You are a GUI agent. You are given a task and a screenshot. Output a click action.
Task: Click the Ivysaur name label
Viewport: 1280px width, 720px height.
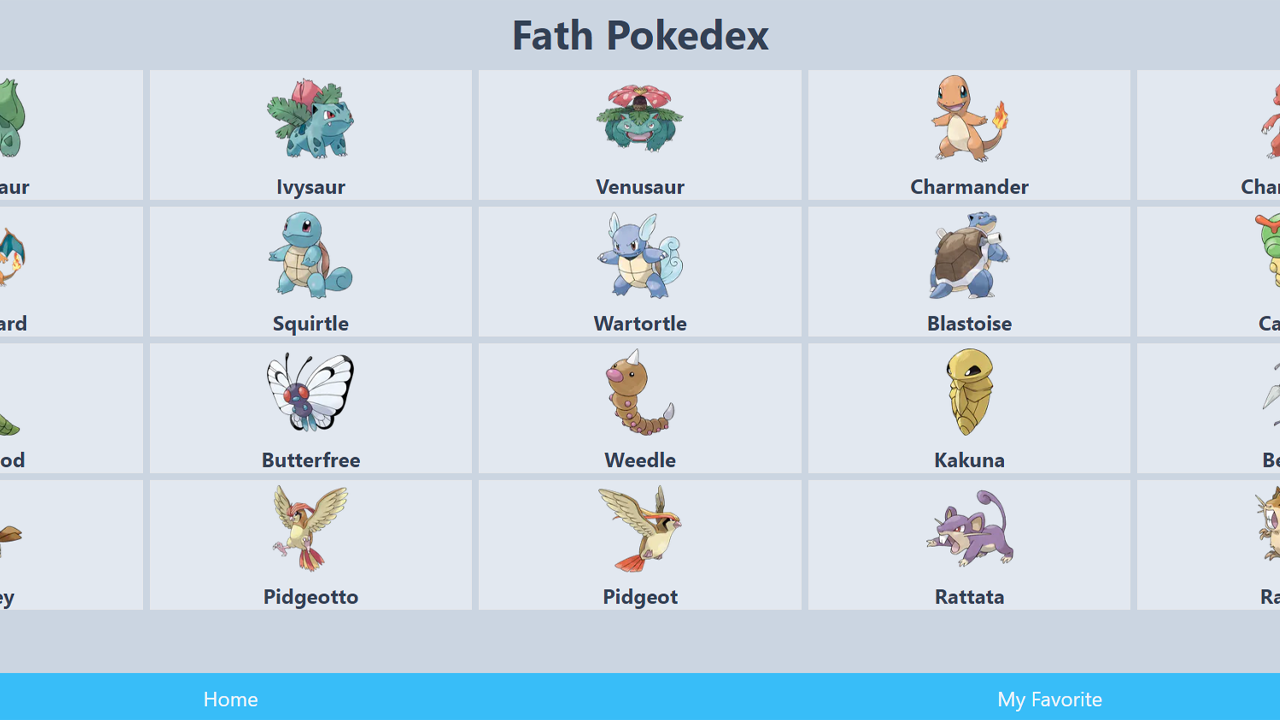(310, 187)
